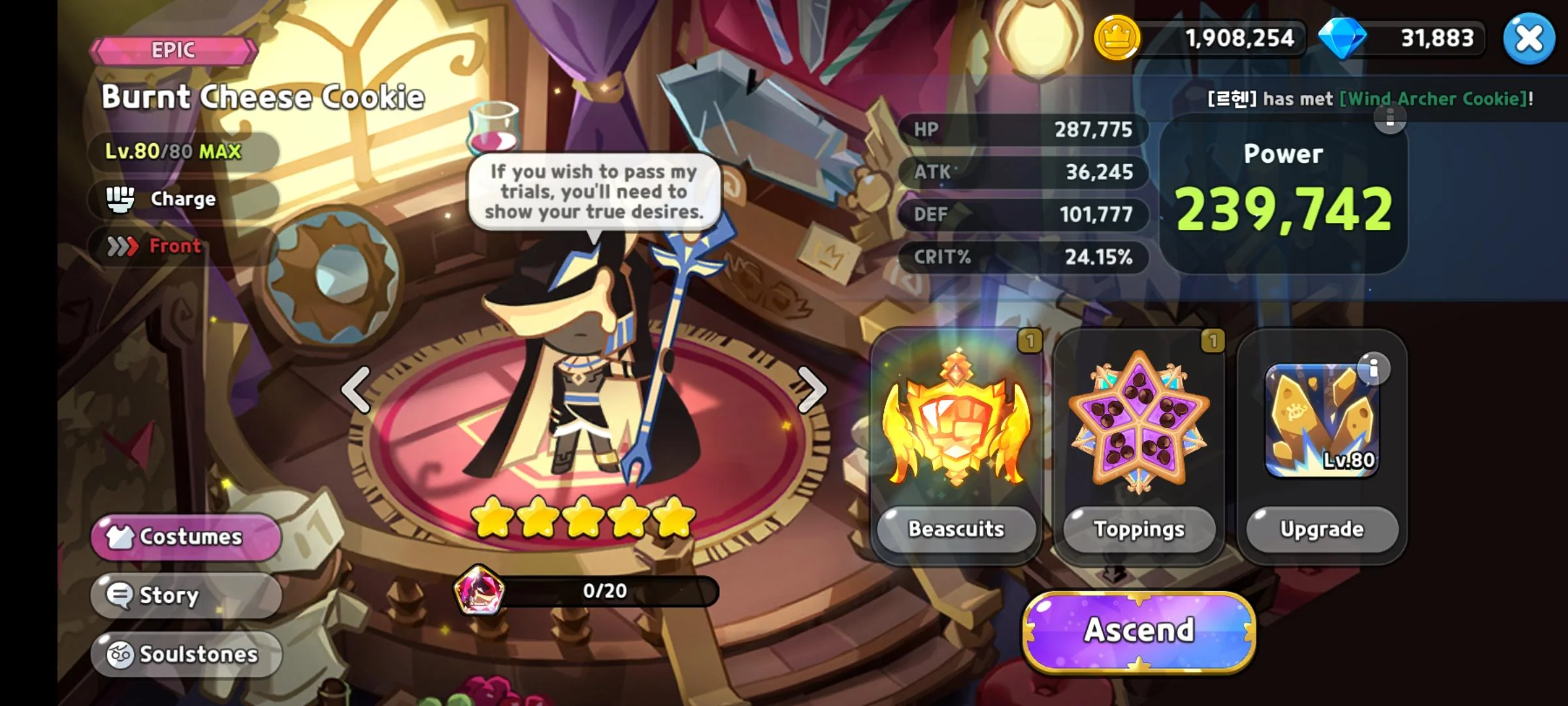Click the Upgrade skill button
This screenshot has height=706, width=1568.
click(1322, 529)
